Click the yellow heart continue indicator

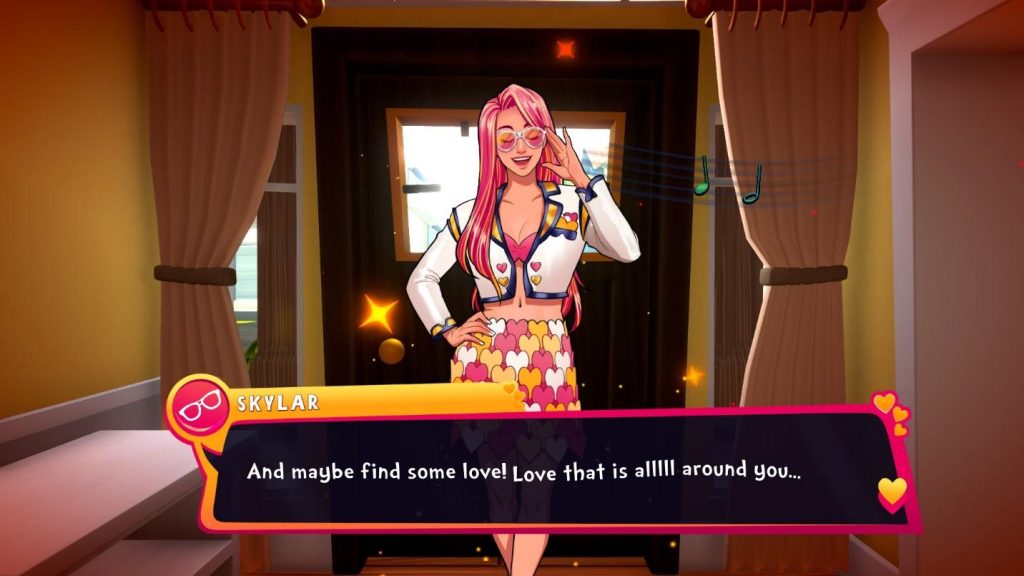click(891, 491)
